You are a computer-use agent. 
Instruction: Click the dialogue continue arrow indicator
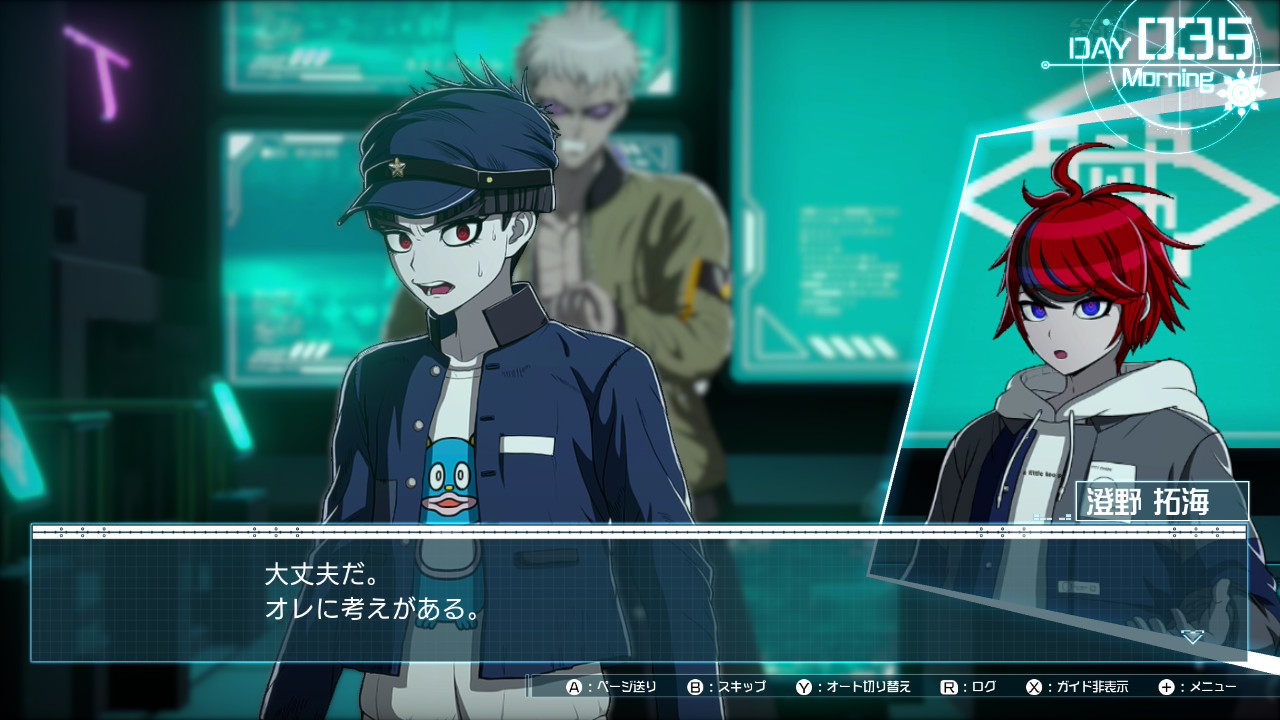click(x=1191, y=637)
